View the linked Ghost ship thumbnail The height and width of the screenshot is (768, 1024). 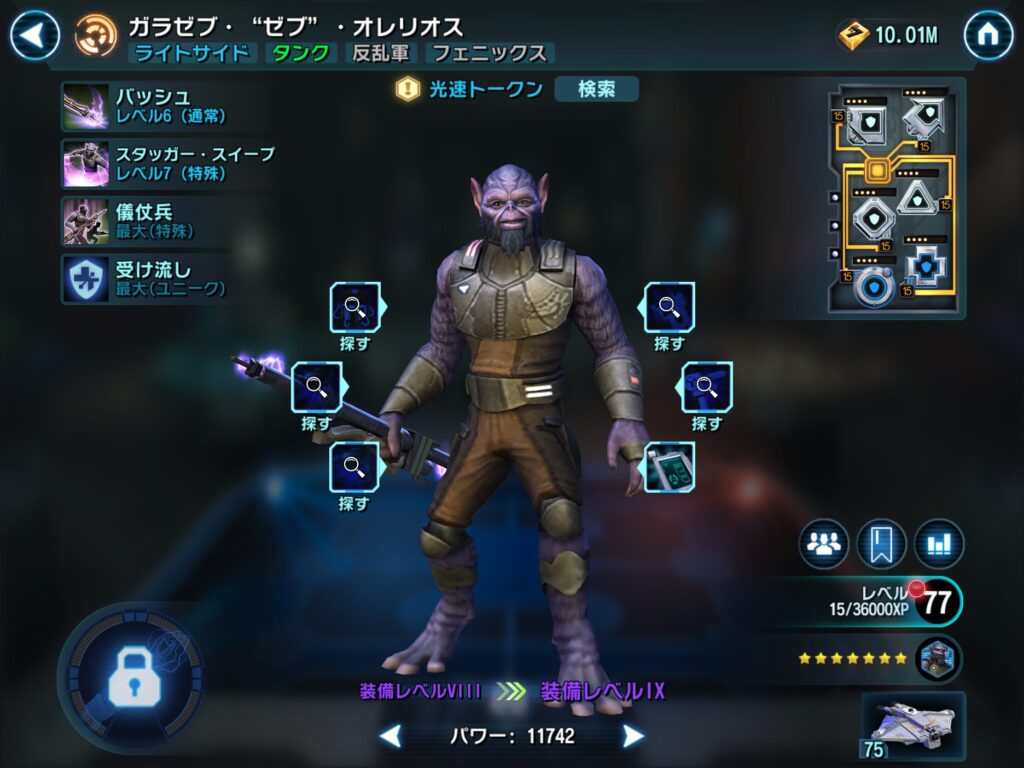pyautogui.click(x=913, y=725)
